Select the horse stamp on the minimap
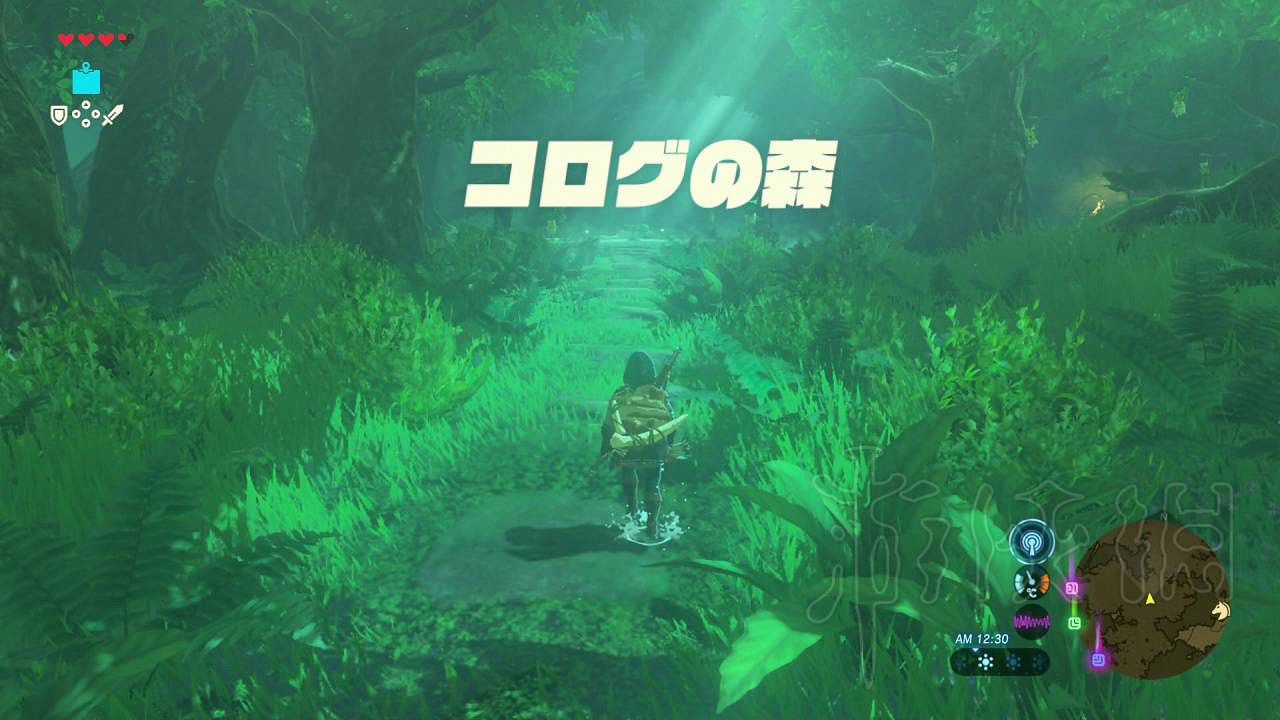 1219,611
